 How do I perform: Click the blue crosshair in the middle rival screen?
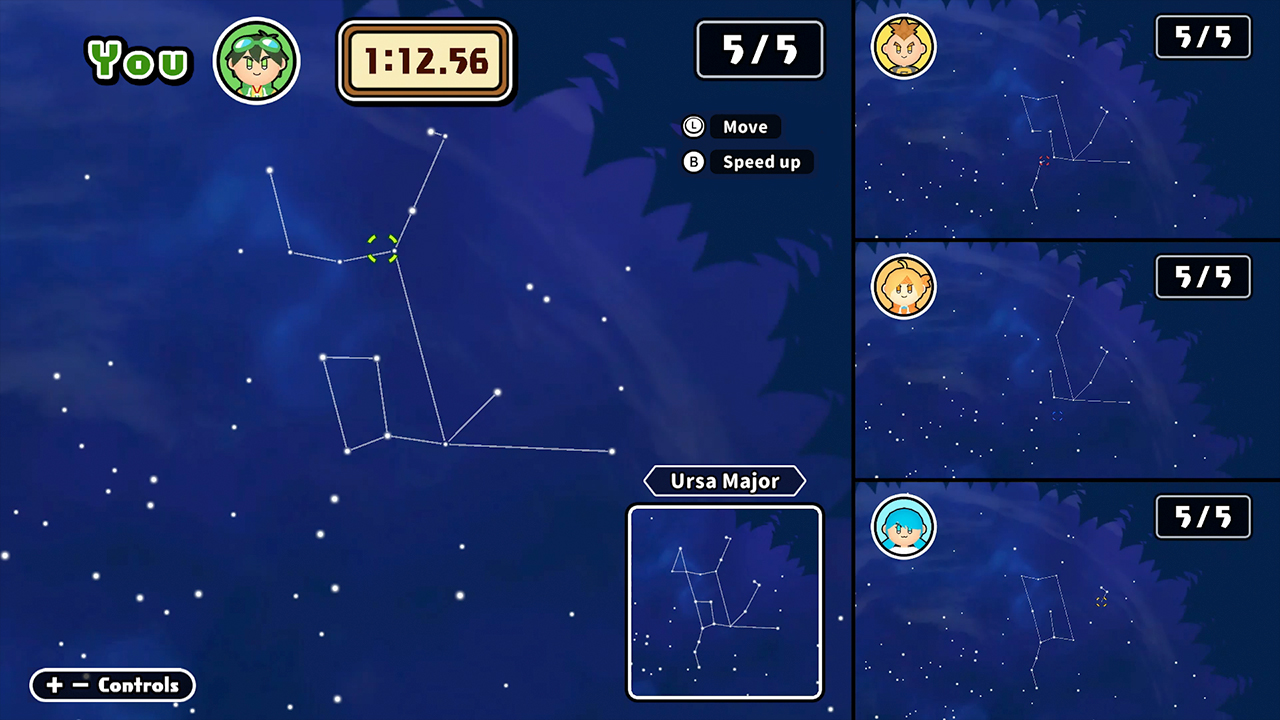(x=1057, y=416)
